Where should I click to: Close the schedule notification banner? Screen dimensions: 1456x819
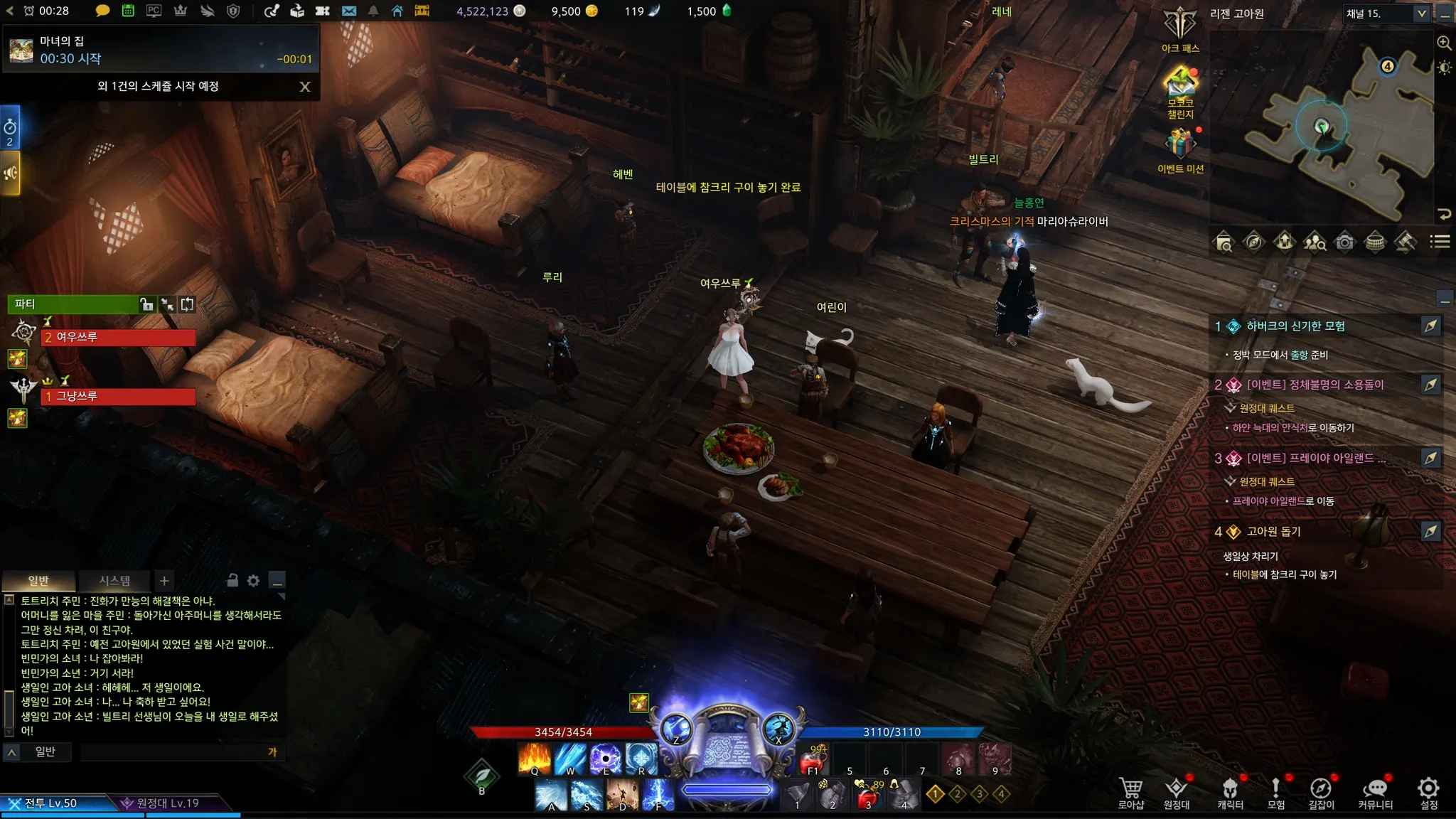point(305,87)
